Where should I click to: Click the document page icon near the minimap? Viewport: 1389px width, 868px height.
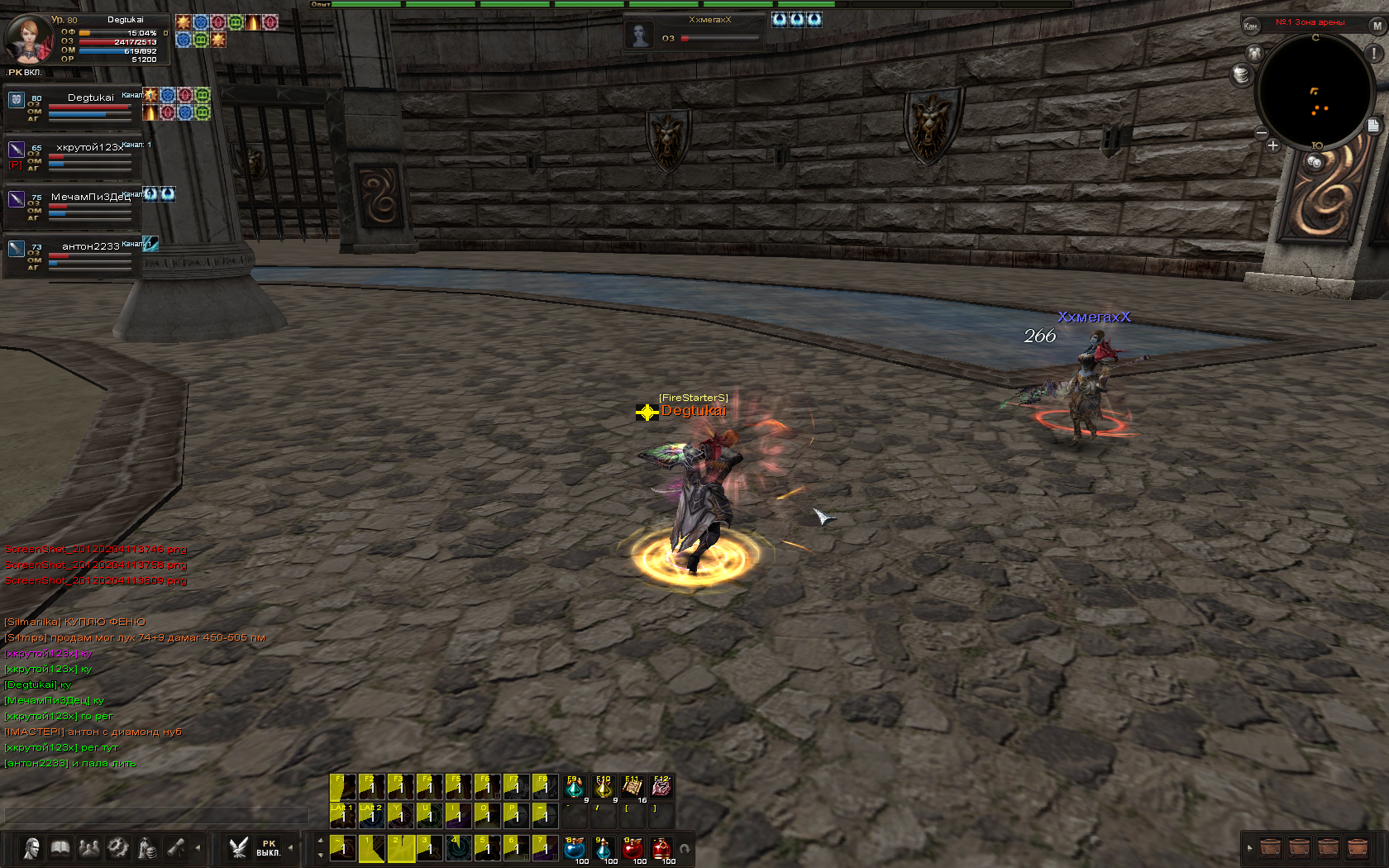click(x=1373, y=126)
